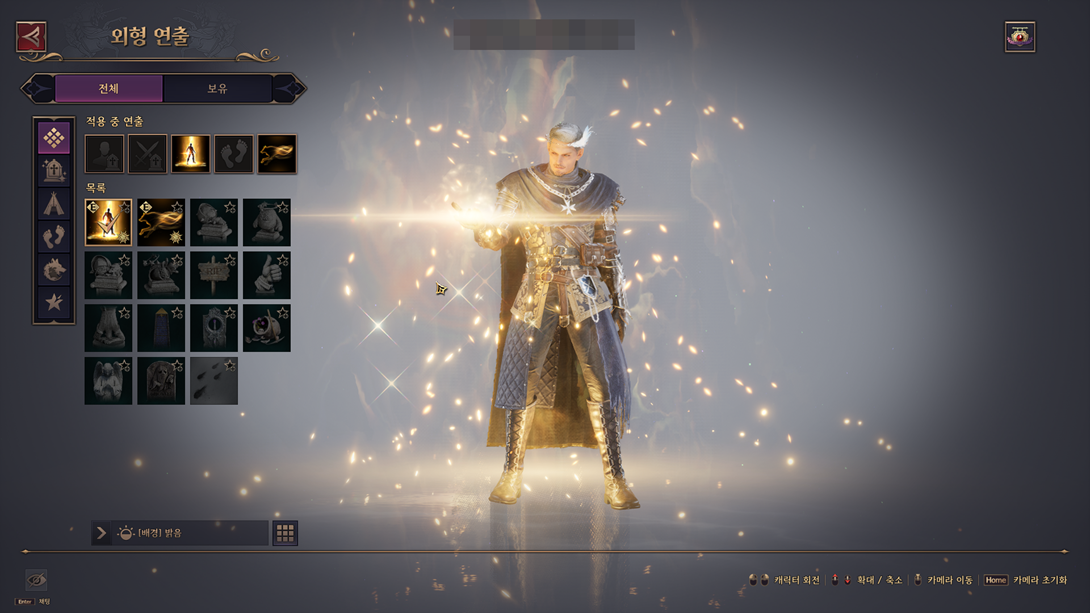Viewport: 1090px width, 613px height.
Task: Select the praying angel statue effect
Action: click(108, 381)
